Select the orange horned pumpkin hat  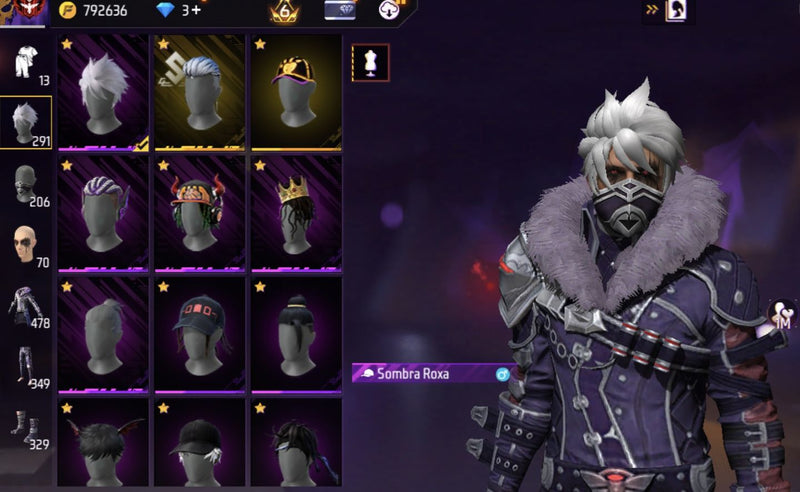tap(199, 212)
